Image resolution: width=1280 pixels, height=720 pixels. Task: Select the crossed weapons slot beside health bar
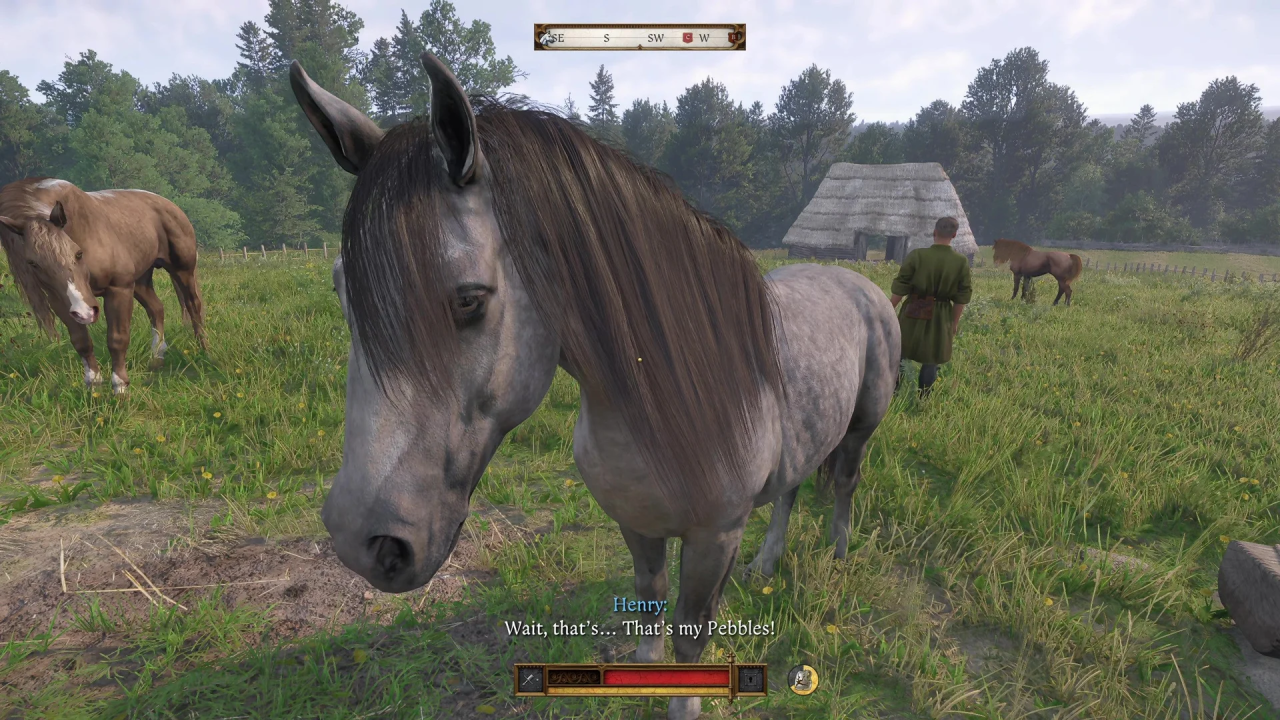coord(531,679)
